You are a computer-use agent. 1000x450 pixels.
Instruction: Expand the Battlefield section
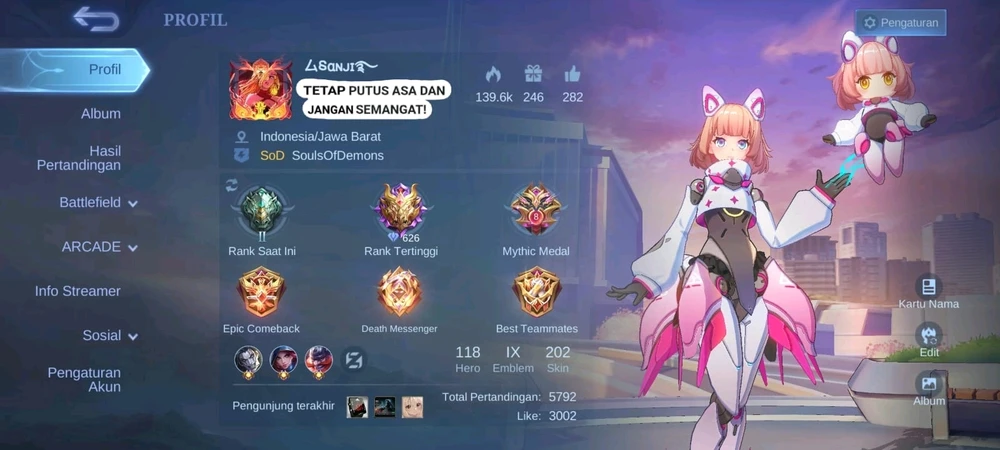tap(98, 203)
